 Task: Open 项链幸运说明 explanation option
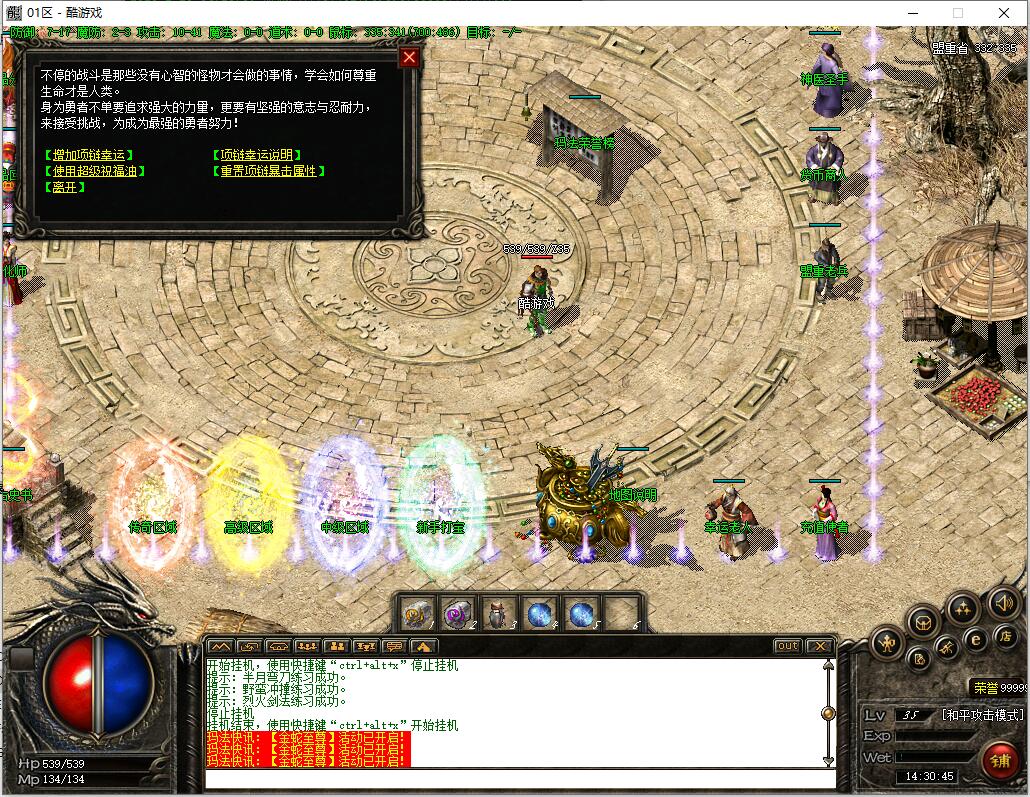tap(257, 155)
